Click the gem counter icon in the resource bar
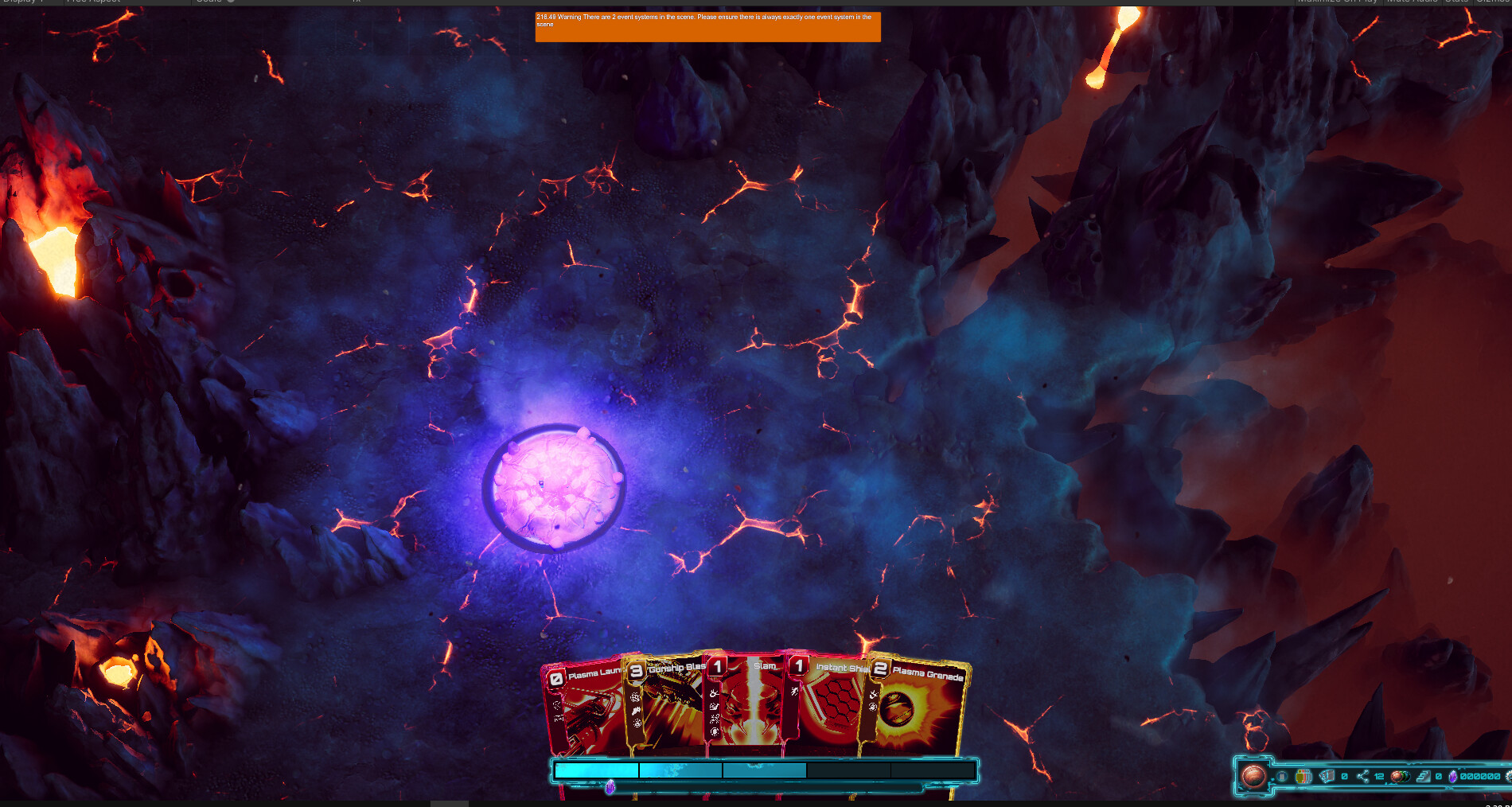The width and height of the screenshot is (1512, 807). click(1452, 778)
